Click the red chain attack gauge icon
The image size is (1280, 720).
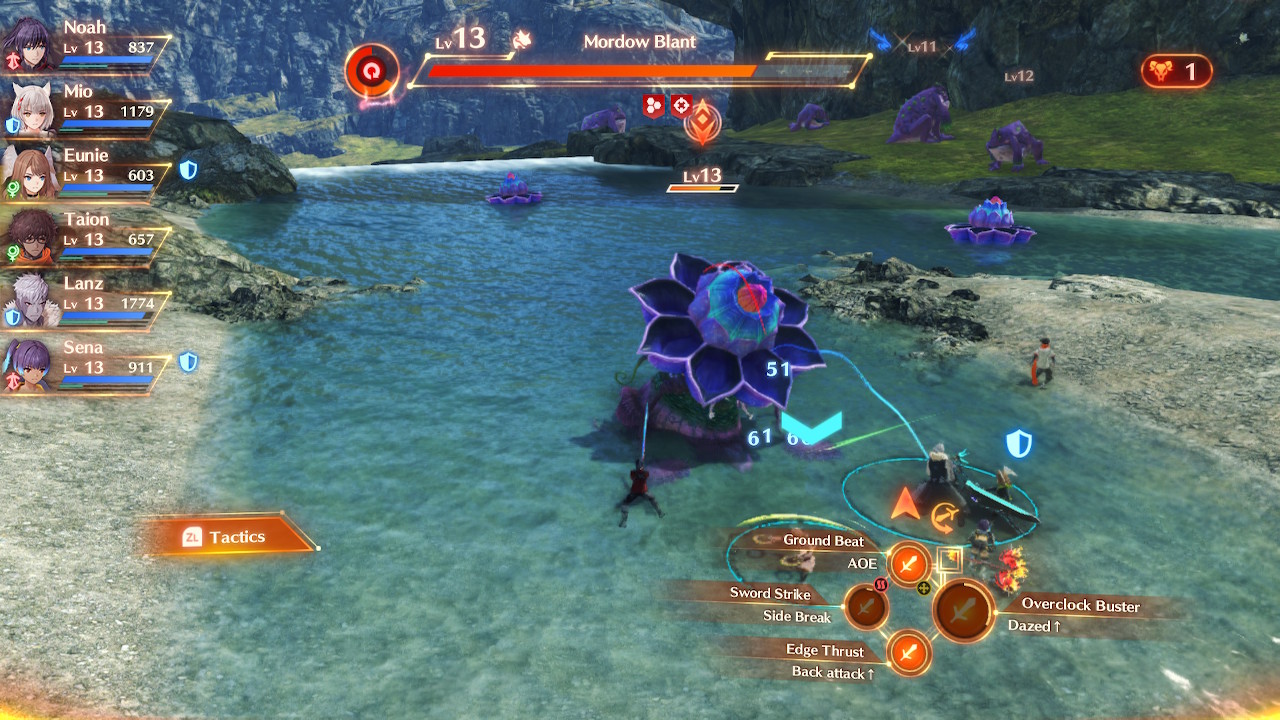[x=372, y=71]
